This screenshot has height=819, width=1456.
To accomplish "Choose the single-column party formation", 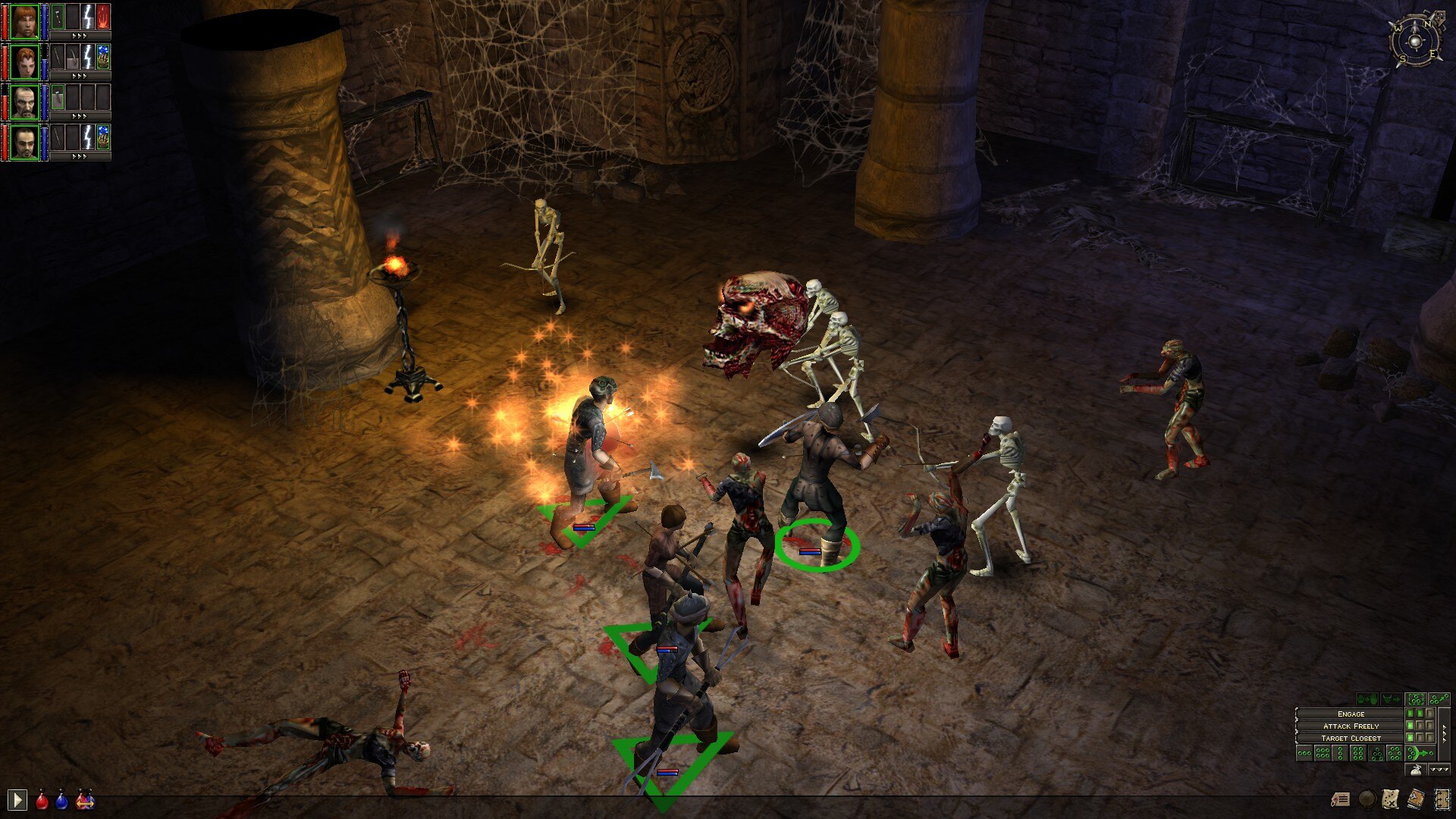I will (1341, 753).
